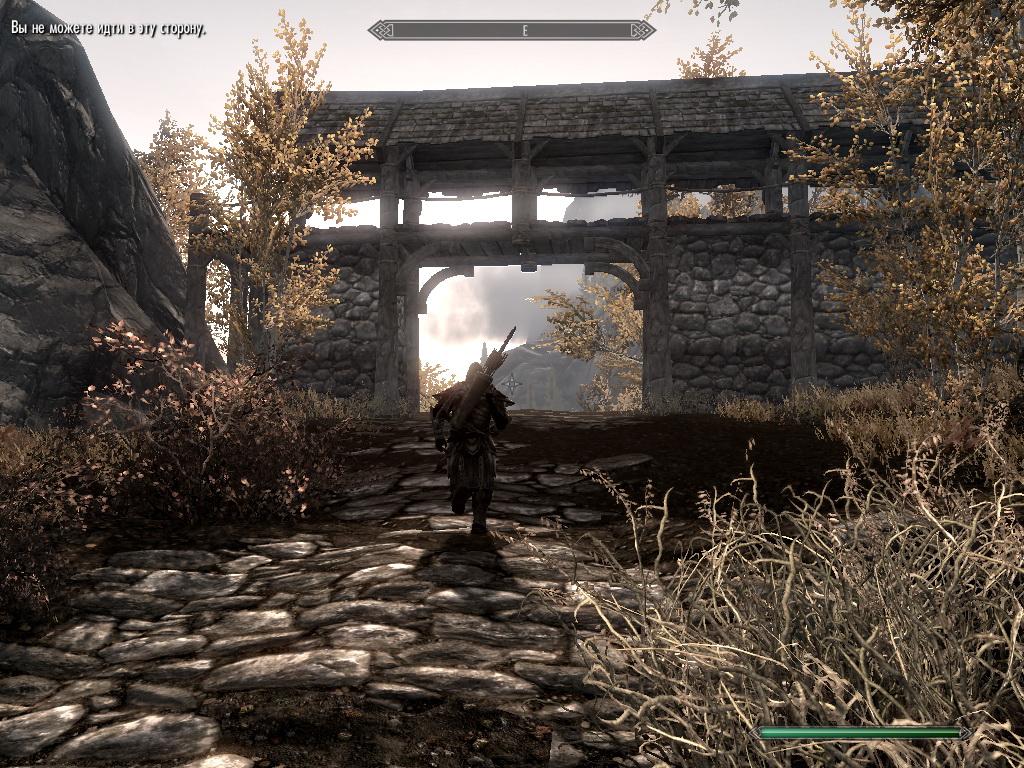Click the compass bar showing East
This screenshot has height=768, width=1024.
pos(512,30)
